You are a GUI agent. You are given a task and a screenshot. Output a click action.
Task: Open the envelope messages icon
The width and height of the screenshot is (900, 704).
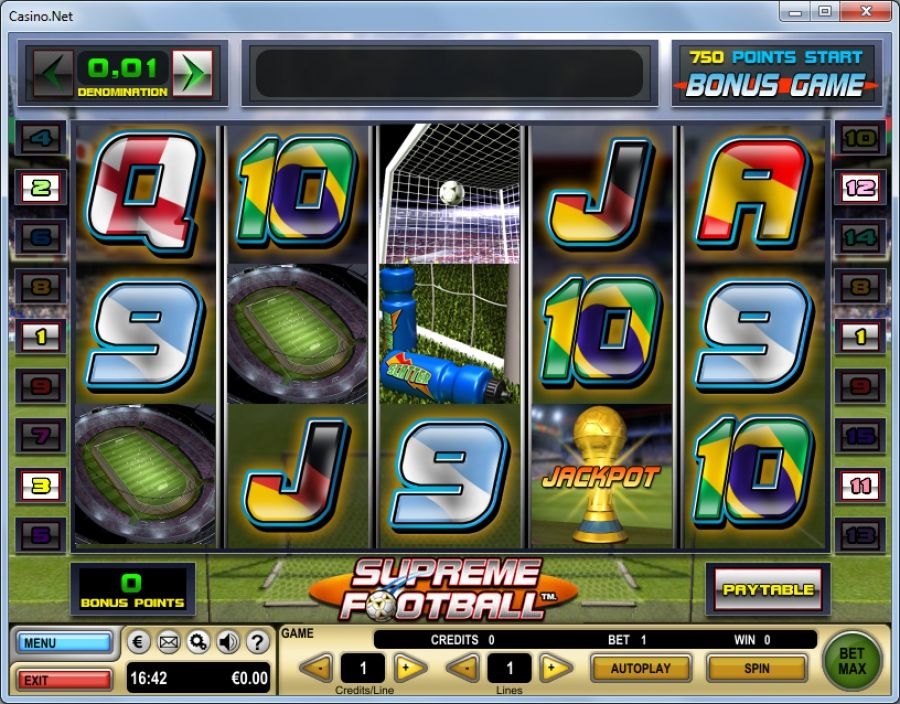tap(169, 642)
